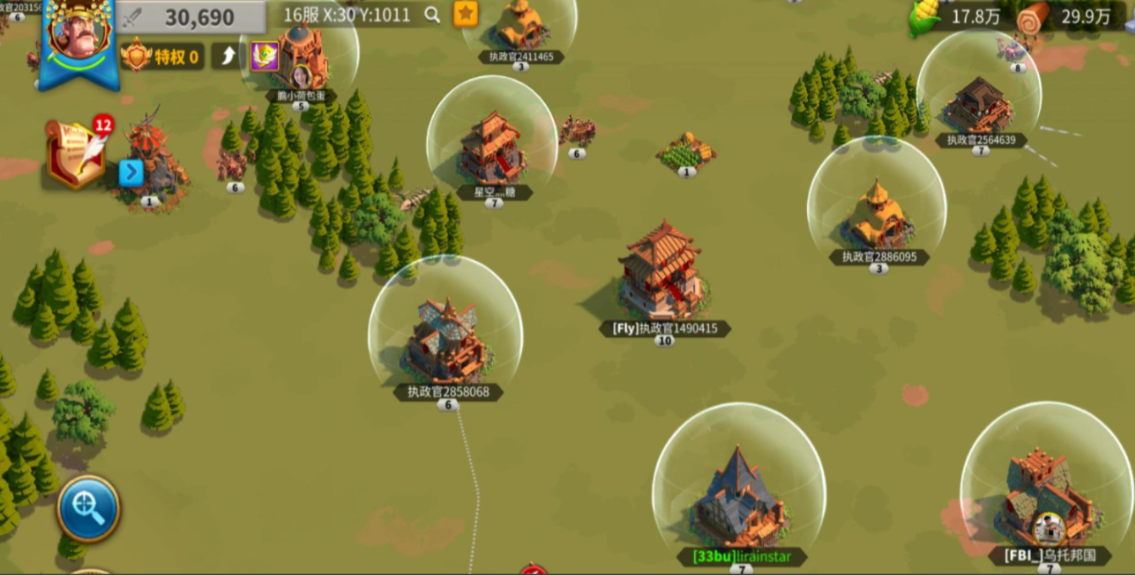Viewport: 1135px width, 575px height.
Task: Click the white upward arrow boost icon
Action: tap(228, 56)
